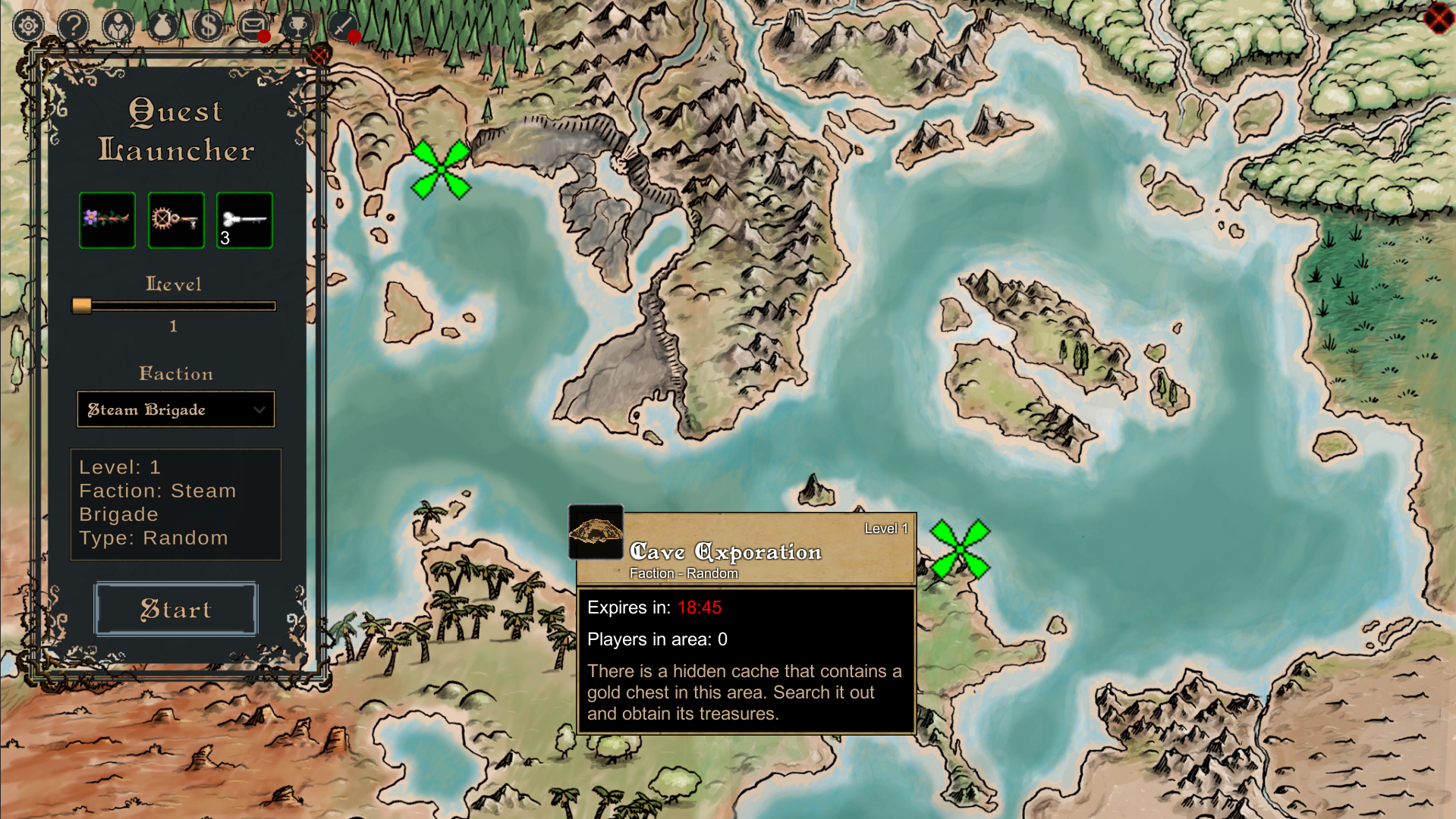Open the trophy achievements icon

pyautogui.click(x=297, y=27)
